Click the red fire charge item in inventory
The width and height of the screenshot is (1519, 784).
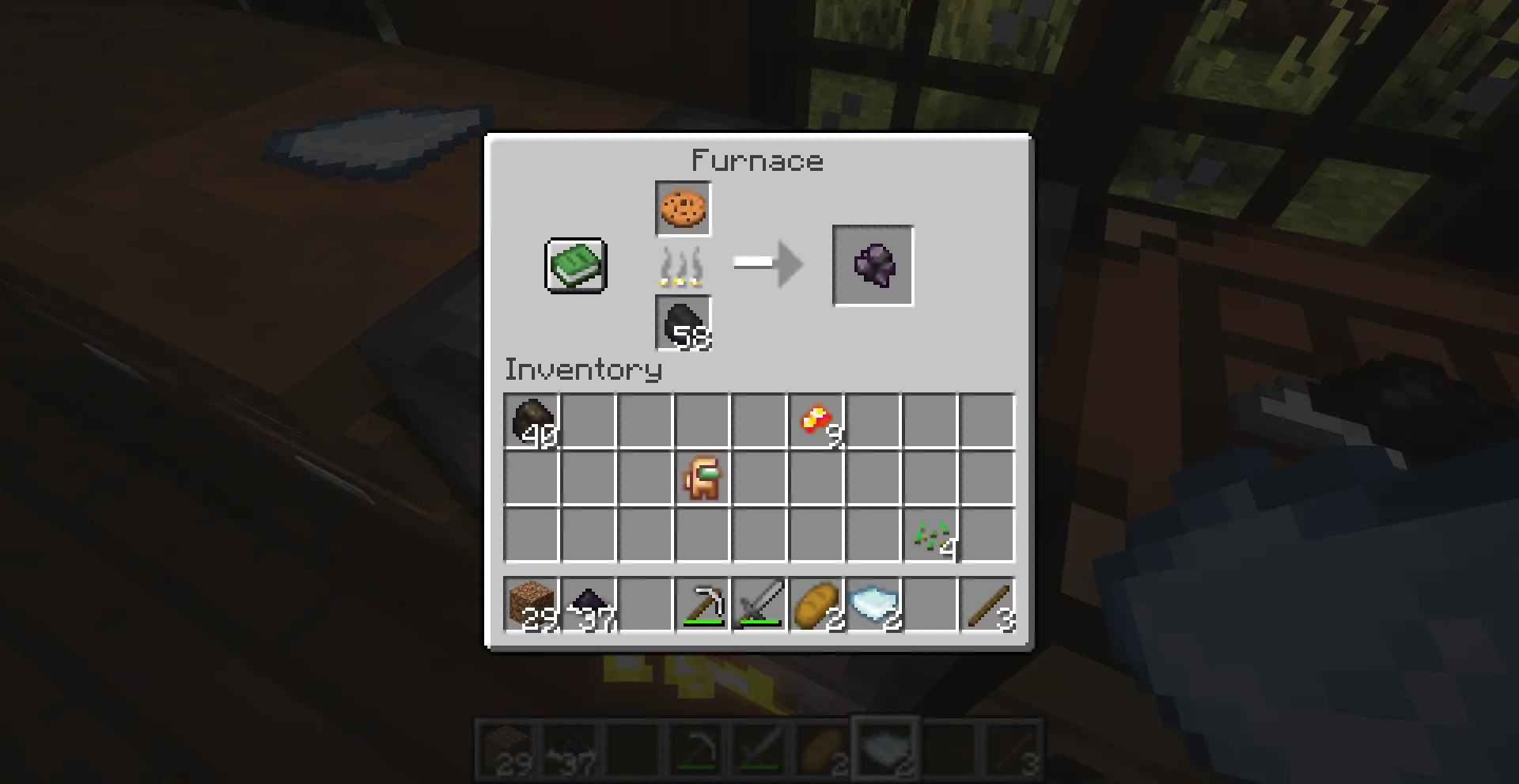[x=816, y=421]
